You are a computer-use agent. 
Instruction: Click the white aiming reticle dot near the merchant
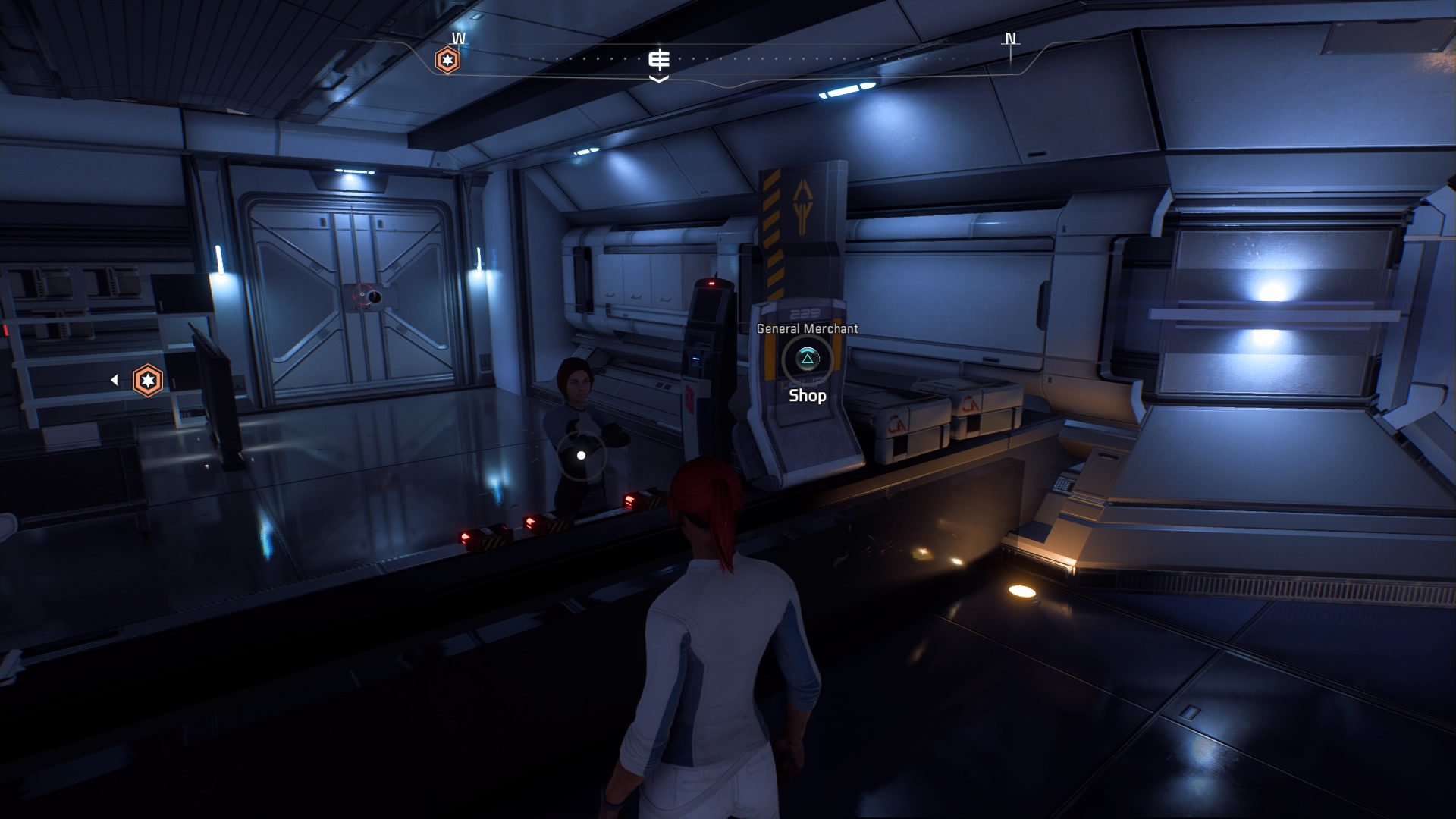coord(581,454)
